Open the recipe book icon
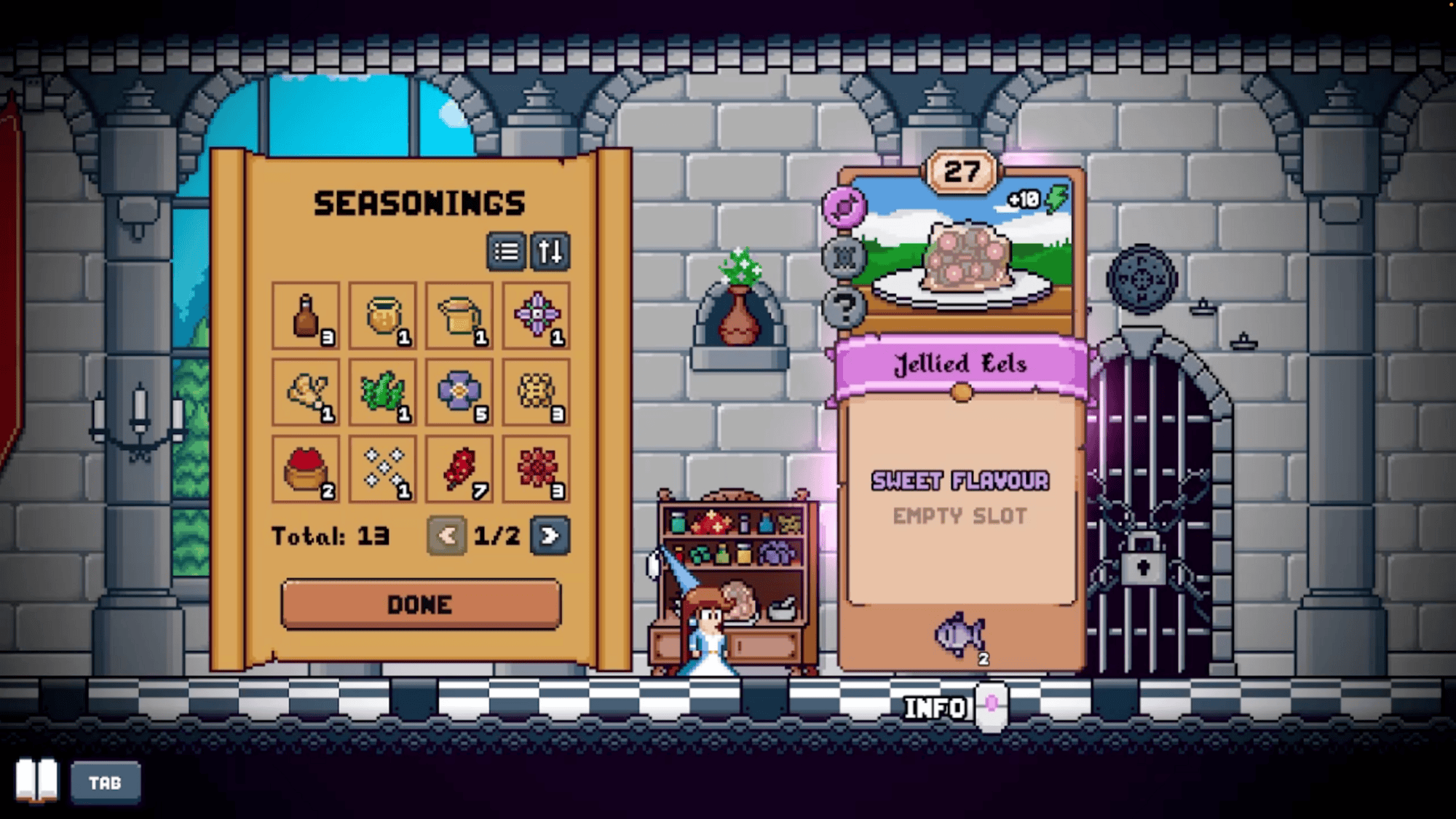This screenshot has height=819, width=1456. pos(36,781)
